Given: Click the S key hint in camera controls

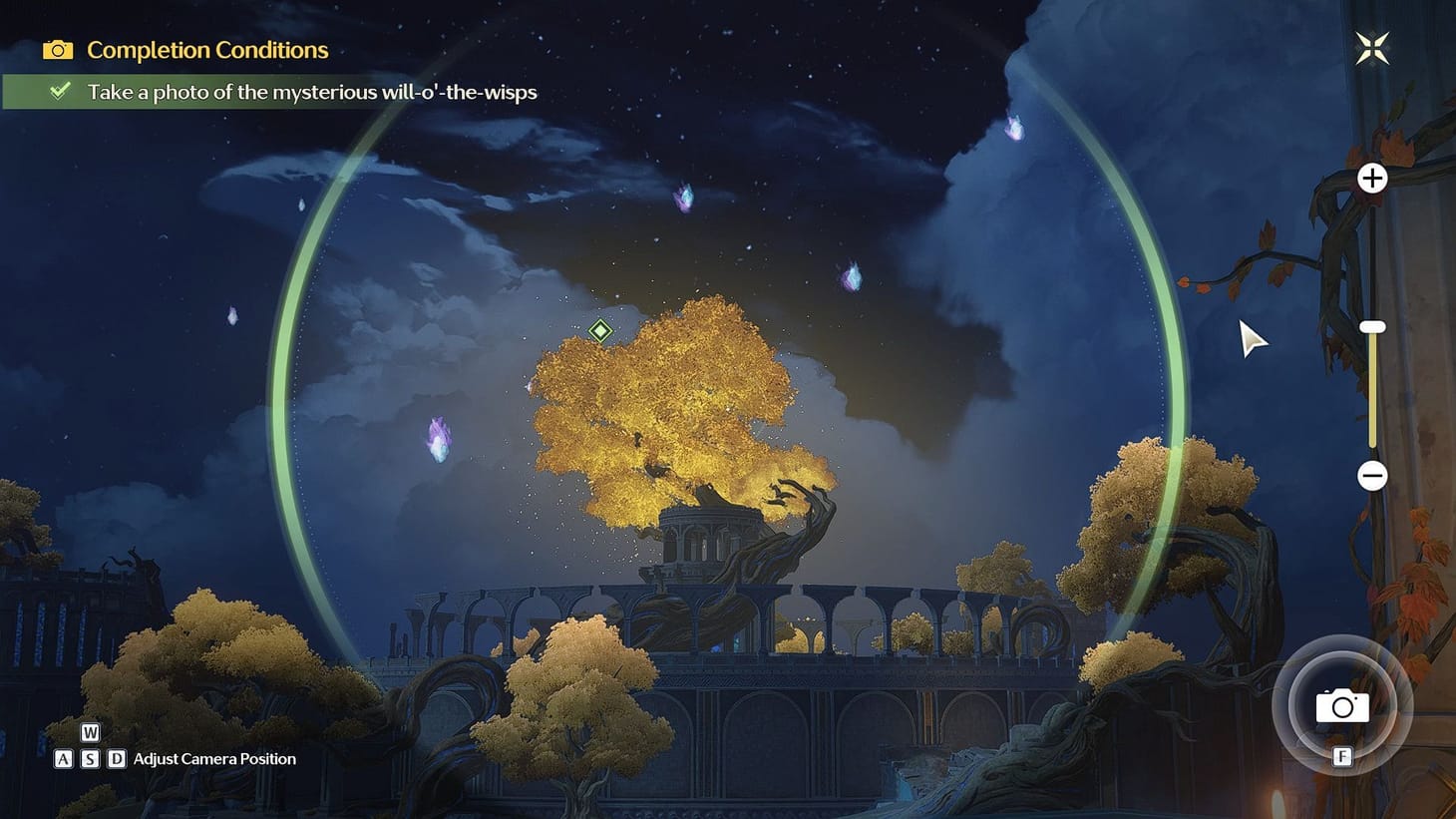Looking at the screenshot, I should [x=90, y=758].
